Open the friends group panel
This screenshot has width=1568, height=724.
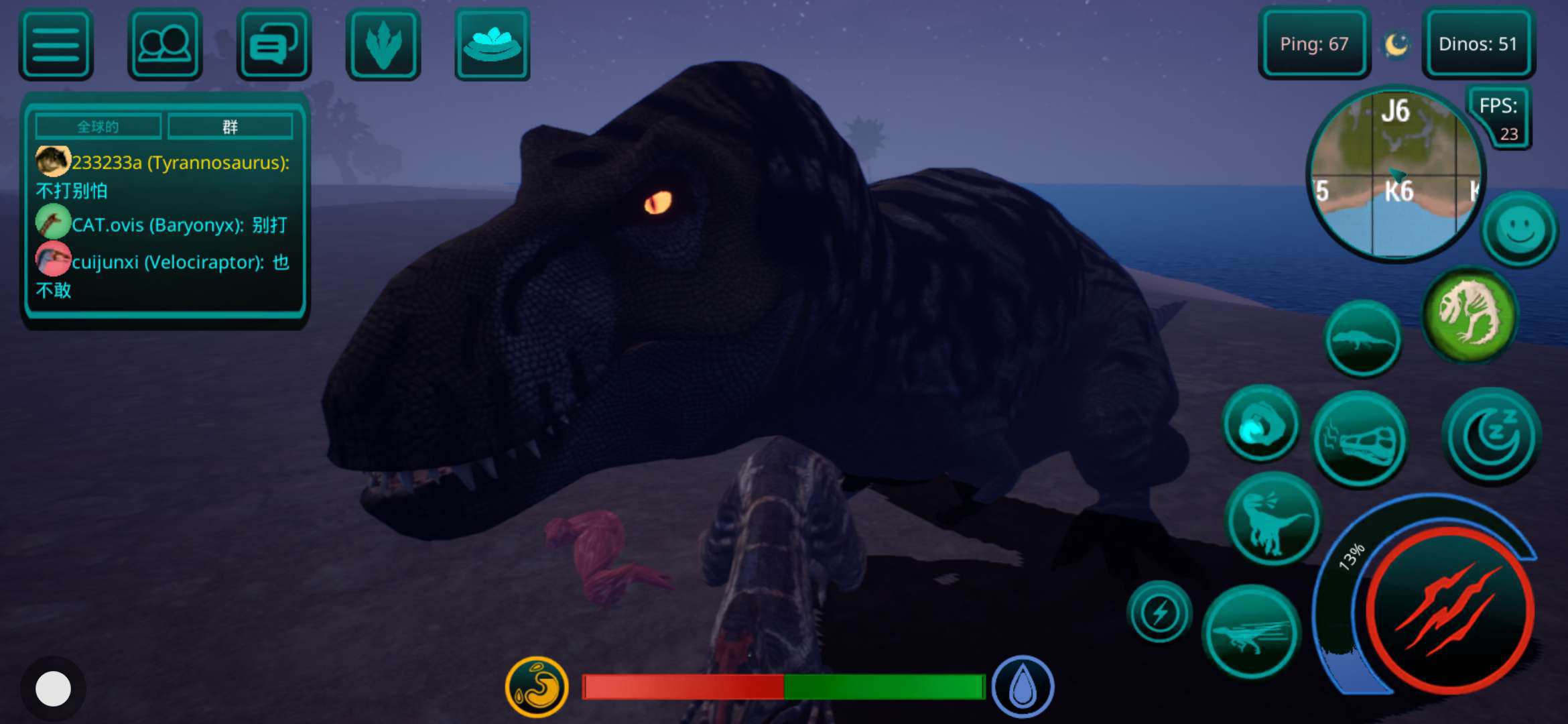coord(165,45)
